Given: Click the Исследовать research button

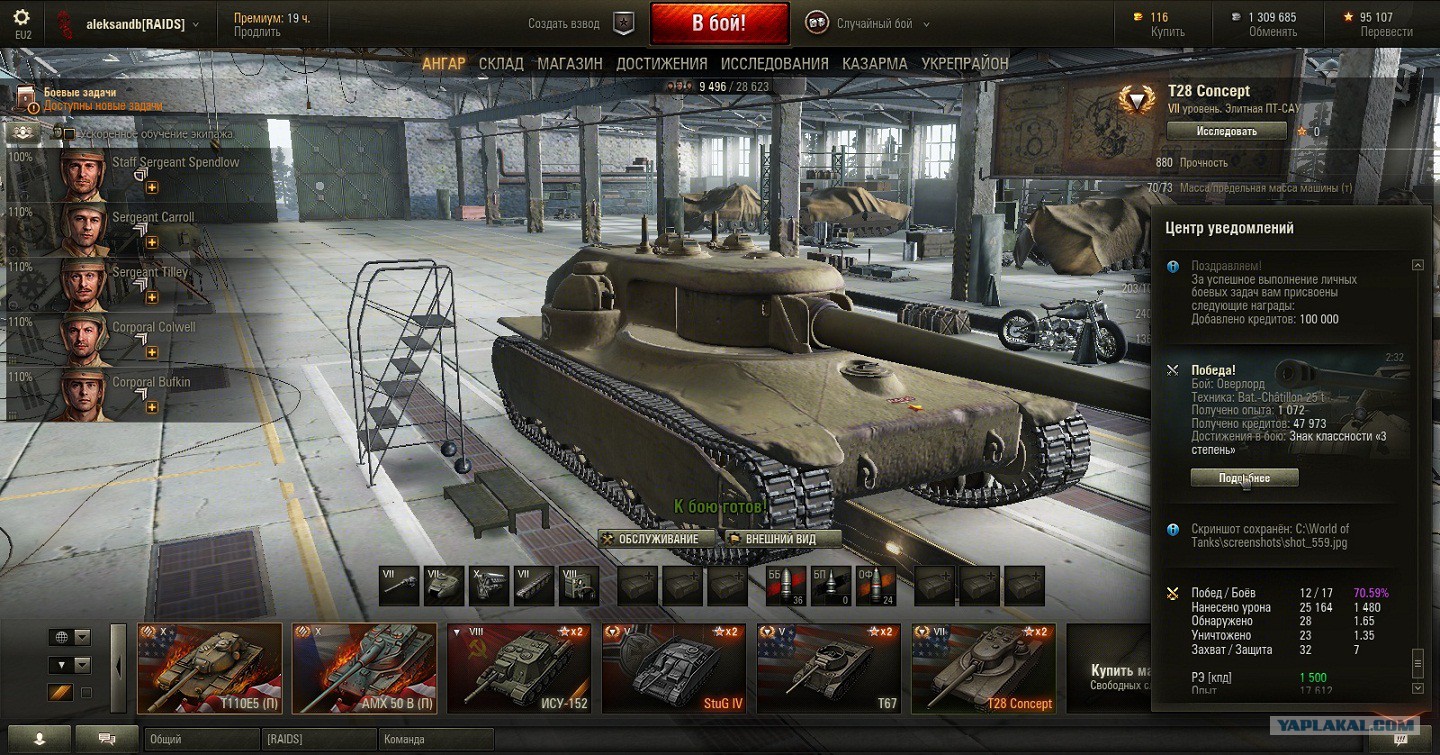Looking at the screenshot, I should point(1226,131).
